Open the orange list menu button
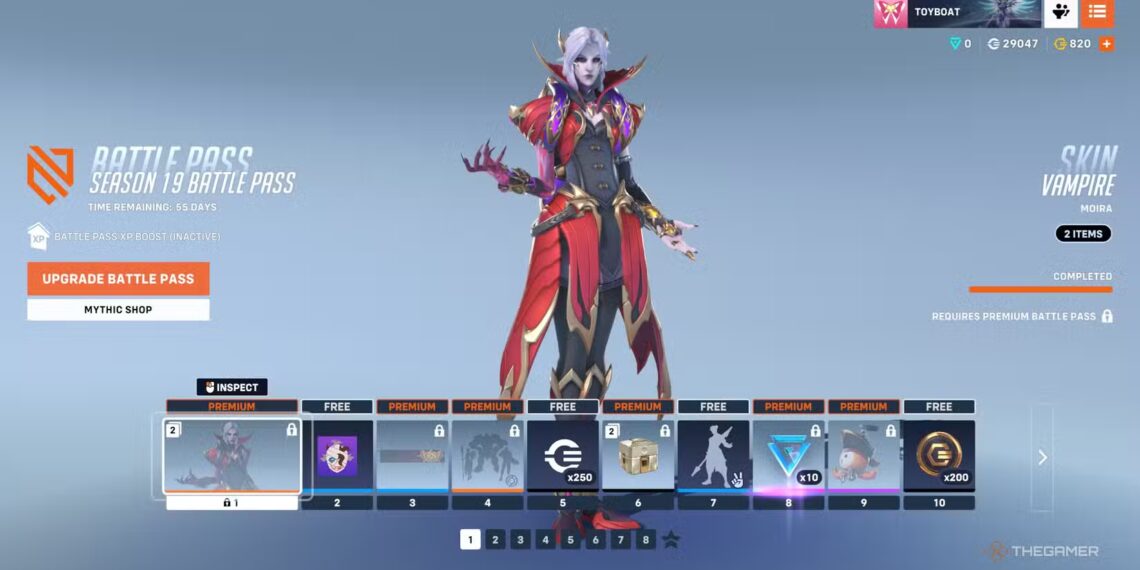The height and width of the screenshot is (570, 1140). [x=1097, y=13]
